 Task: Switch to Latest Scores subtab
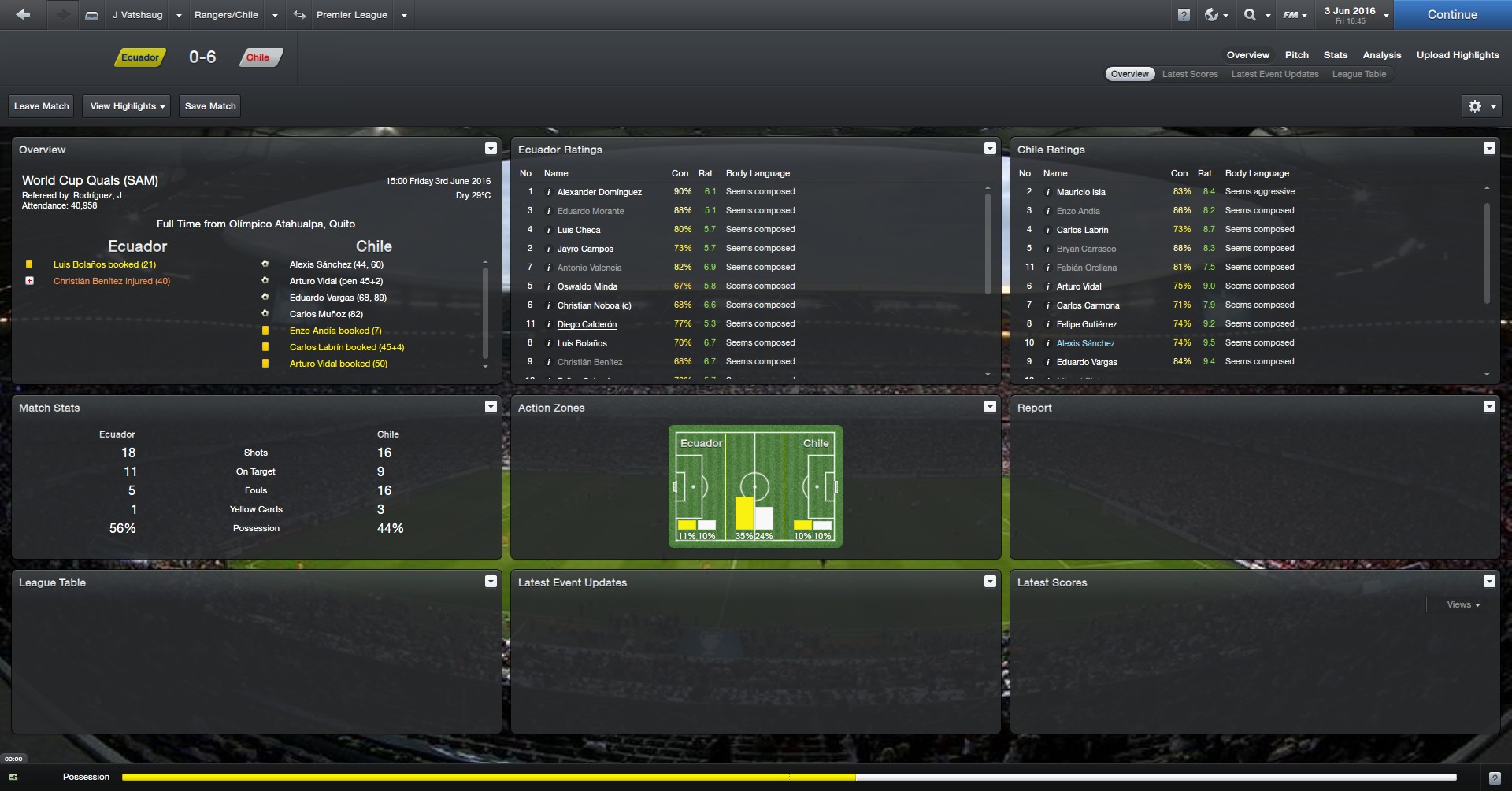tap(1189, 74)
